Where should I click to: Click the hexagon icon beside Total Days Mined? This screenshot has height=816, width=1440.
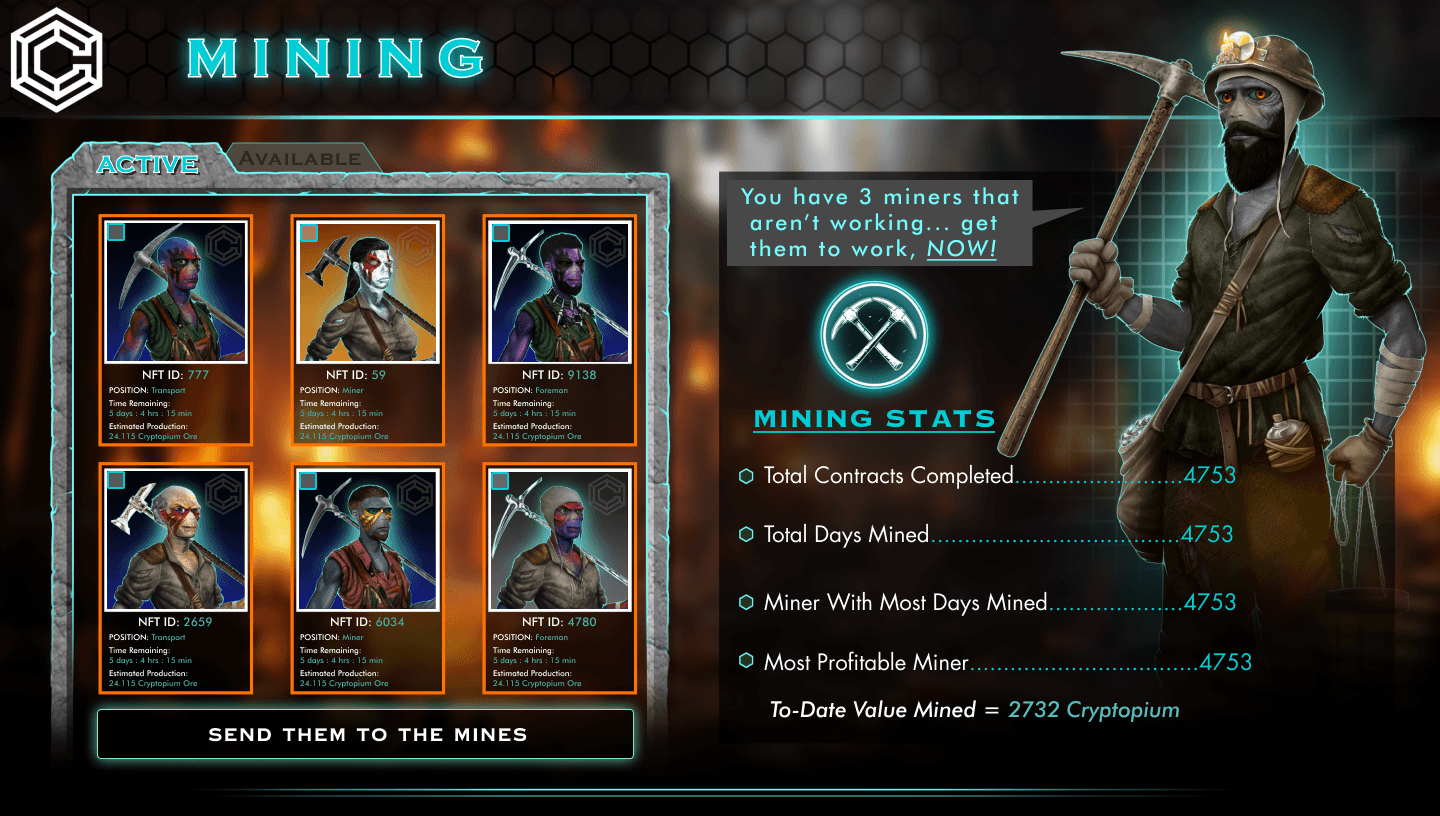745,534
